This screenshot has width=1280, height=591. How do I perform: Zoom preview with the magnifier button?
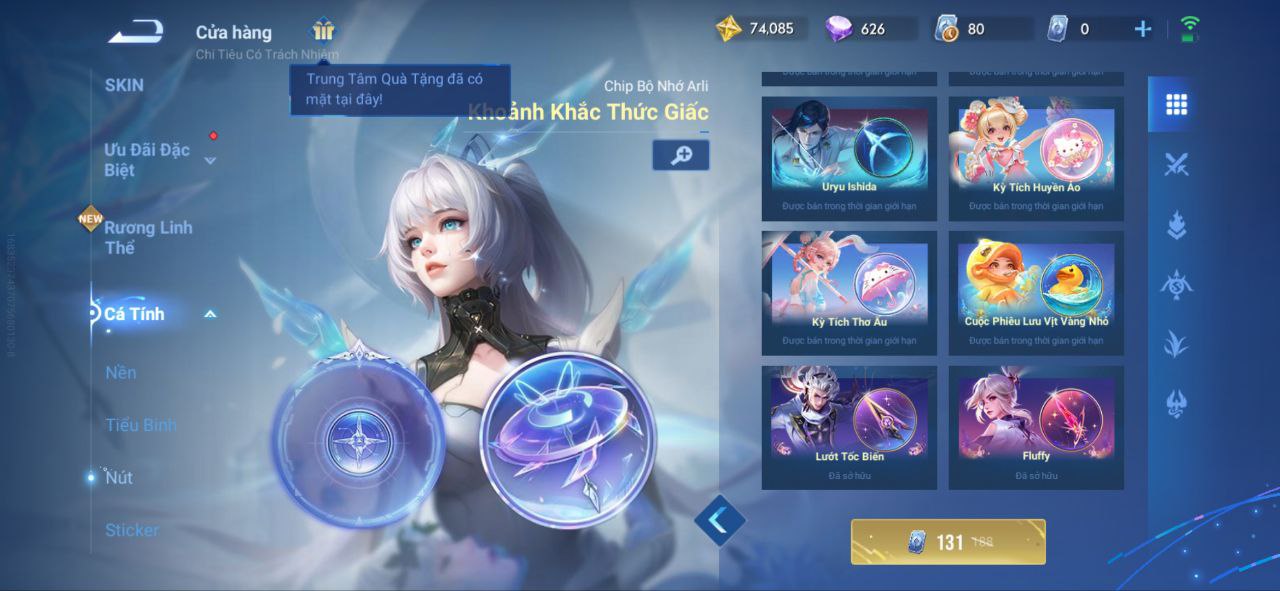click(681, 155)
